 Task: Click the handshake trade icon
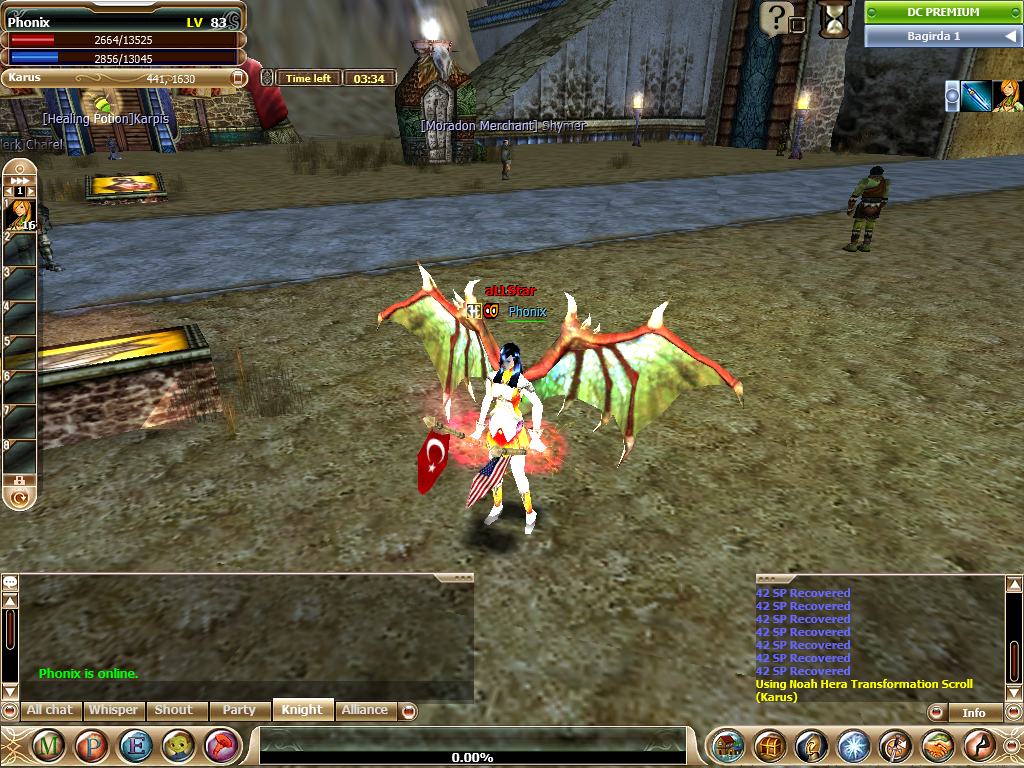point(937,746)
